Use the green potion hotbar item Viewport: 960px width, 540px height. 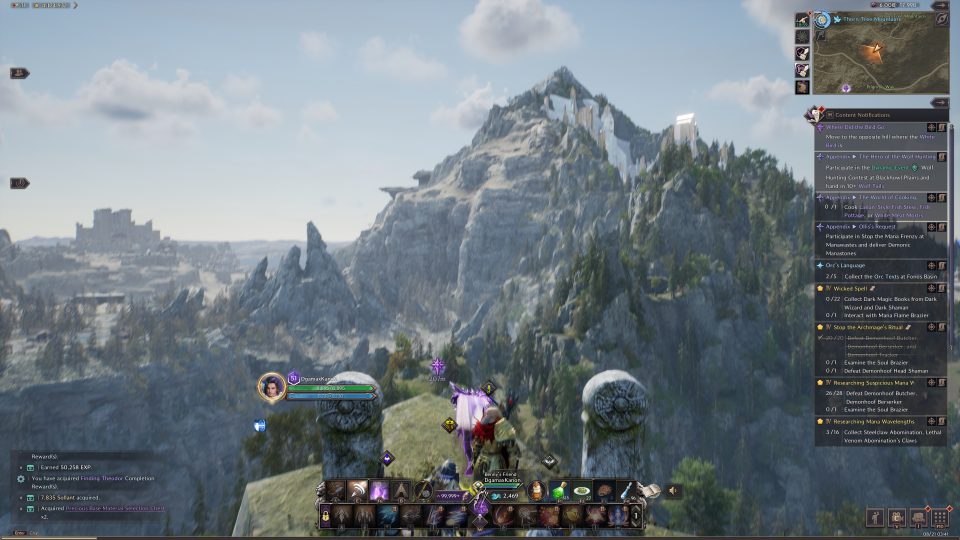[560, 492]
